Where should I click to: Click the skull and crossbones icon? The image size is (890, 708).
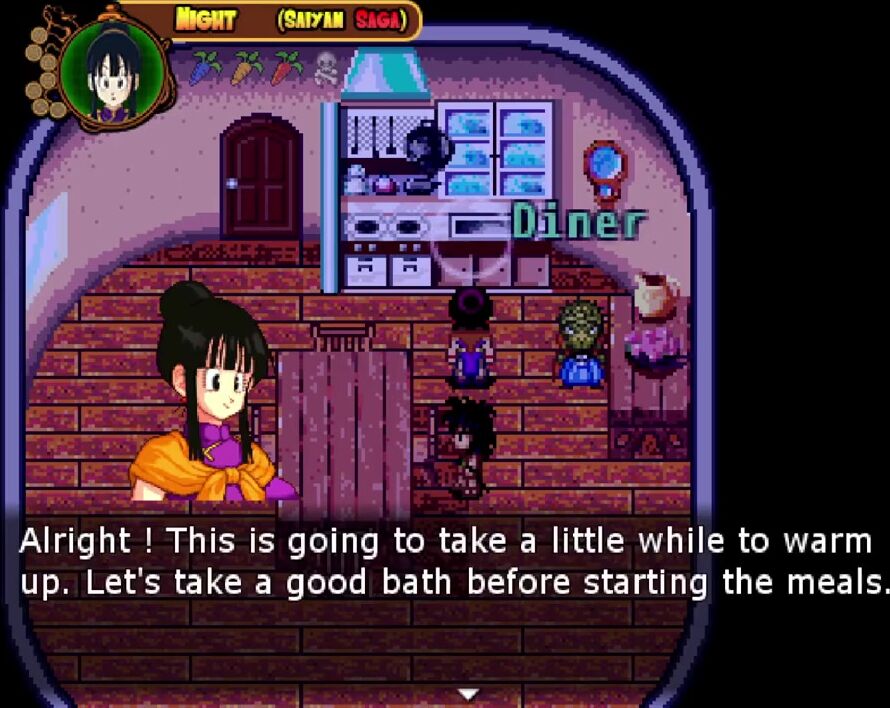pos(326,69)
